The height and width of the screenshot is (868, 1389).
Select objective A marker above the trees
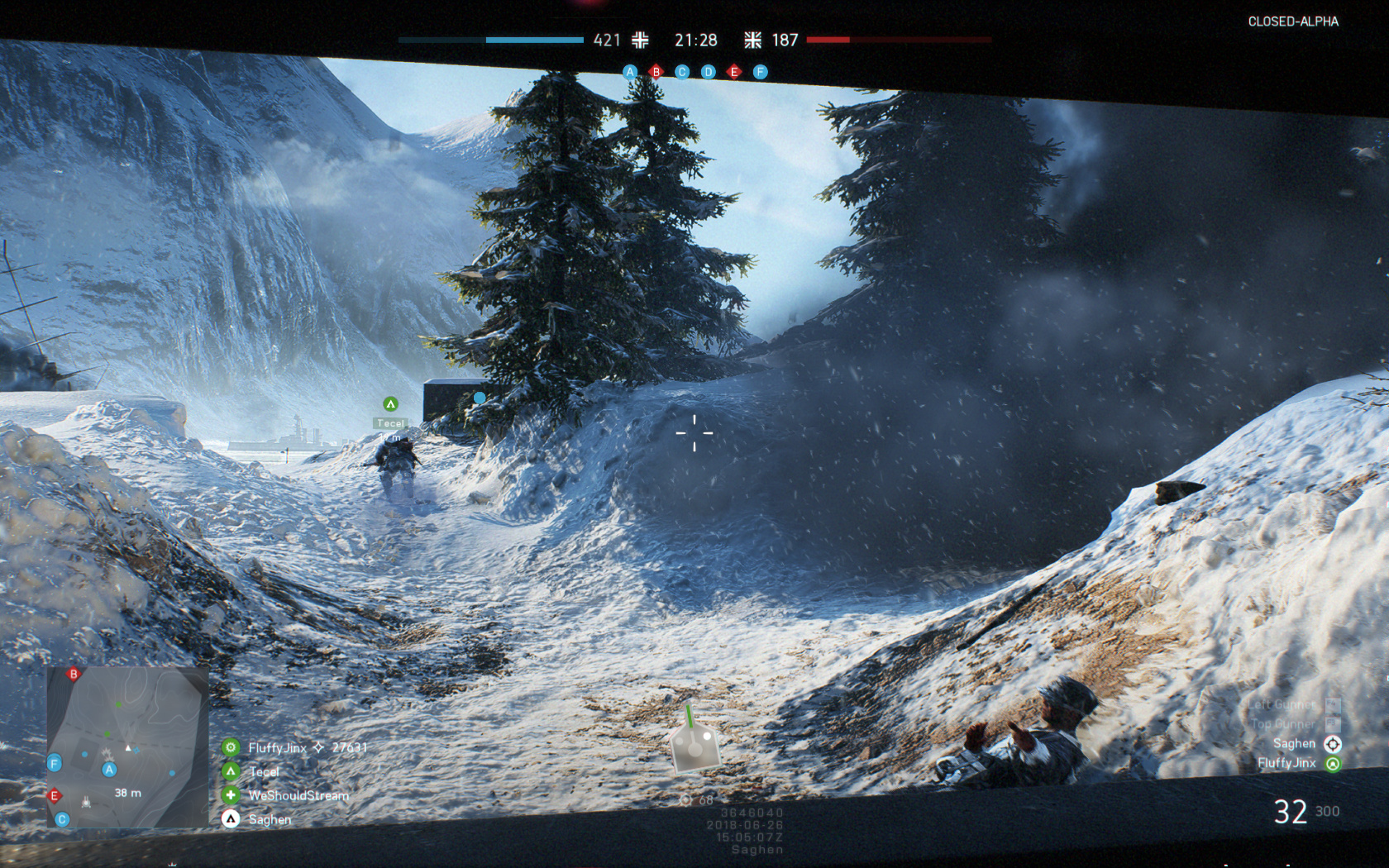tap(630, 72)
